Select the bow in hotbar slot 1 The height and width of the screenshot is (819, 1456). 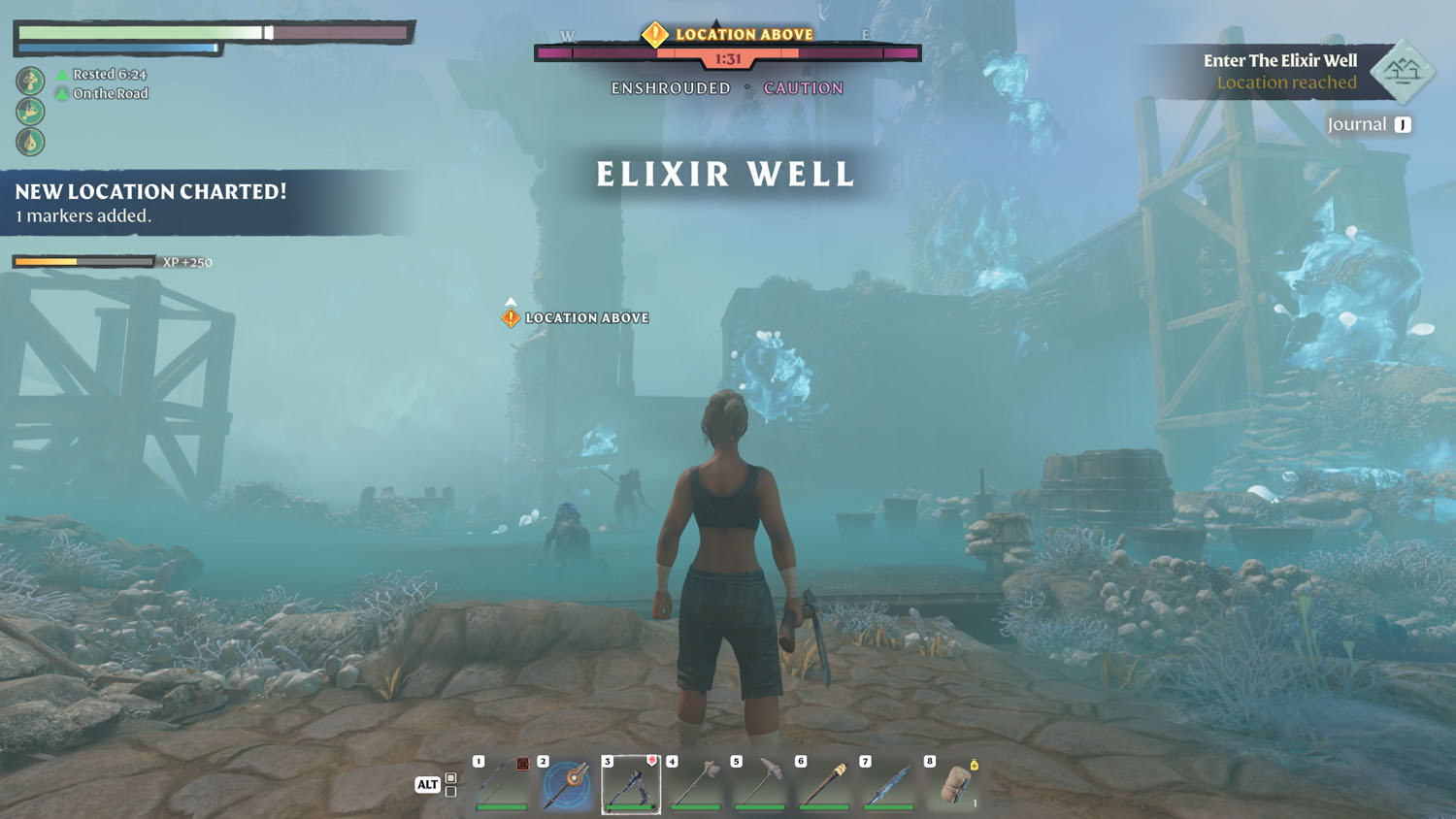pos(503,786)
